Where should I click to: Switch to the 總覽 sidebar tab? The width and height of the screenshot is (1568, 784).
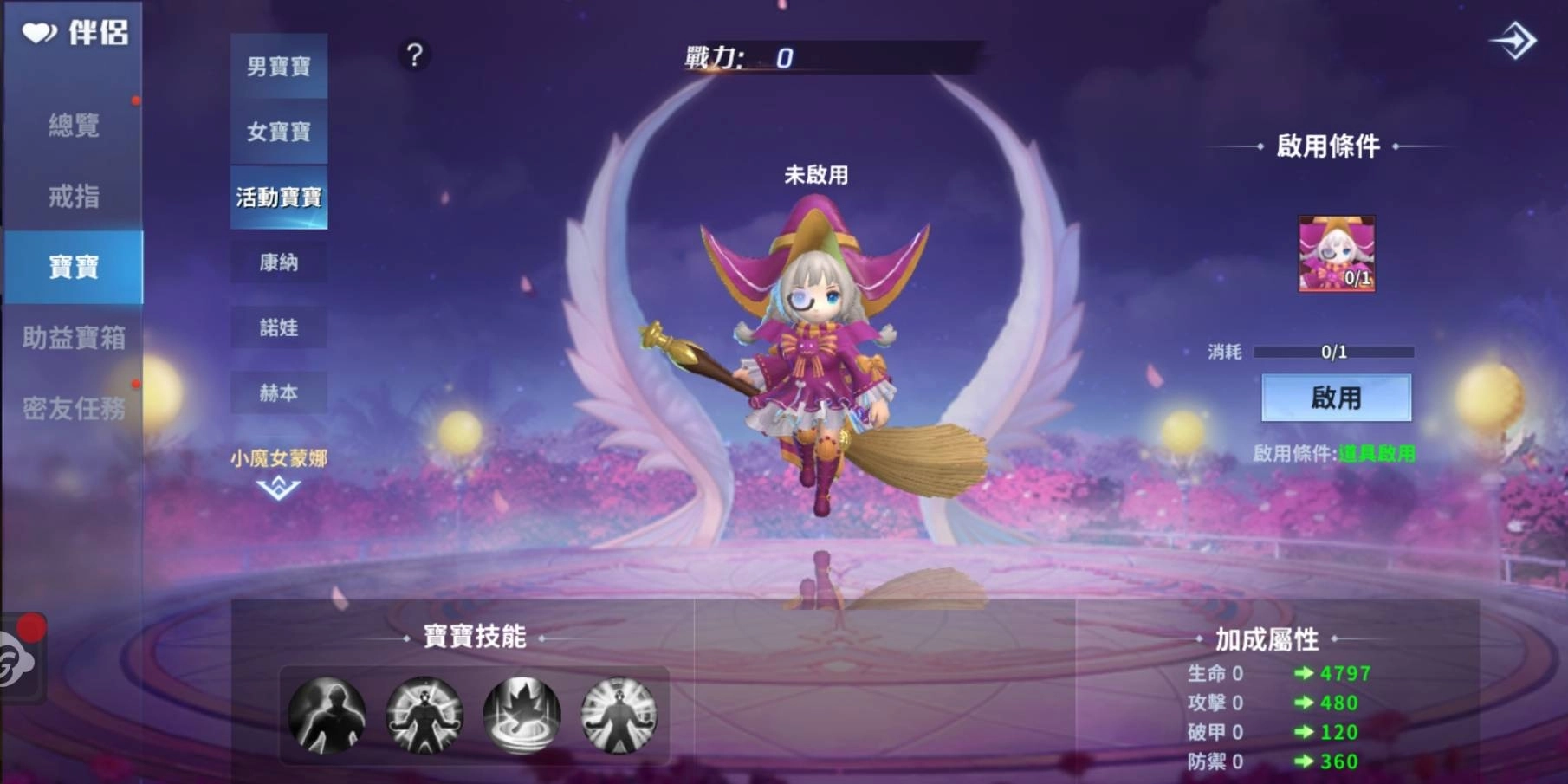pos(73,126)
